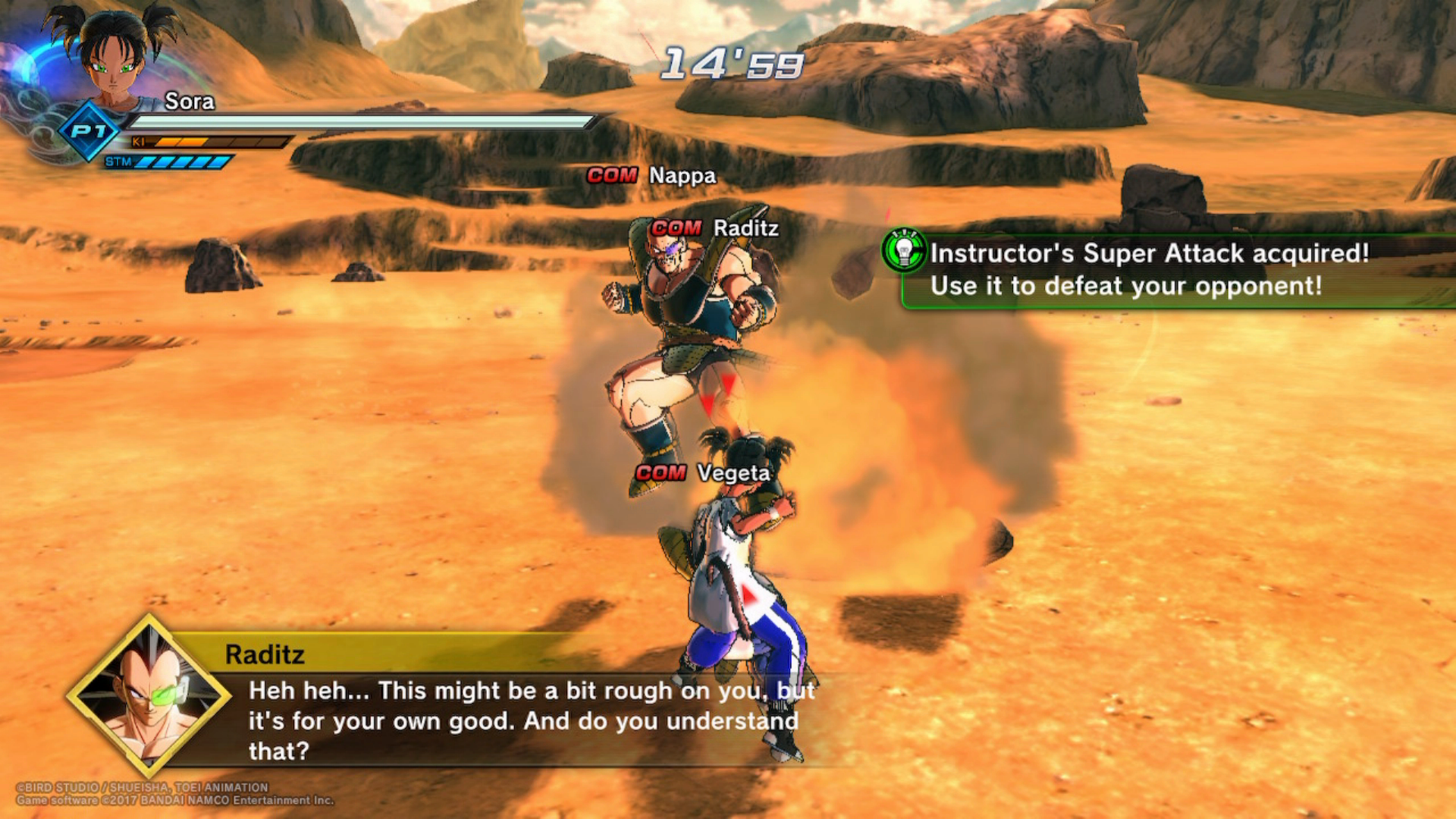
Task: Select the Raditz COM name tag
Action: coord(714,228)
